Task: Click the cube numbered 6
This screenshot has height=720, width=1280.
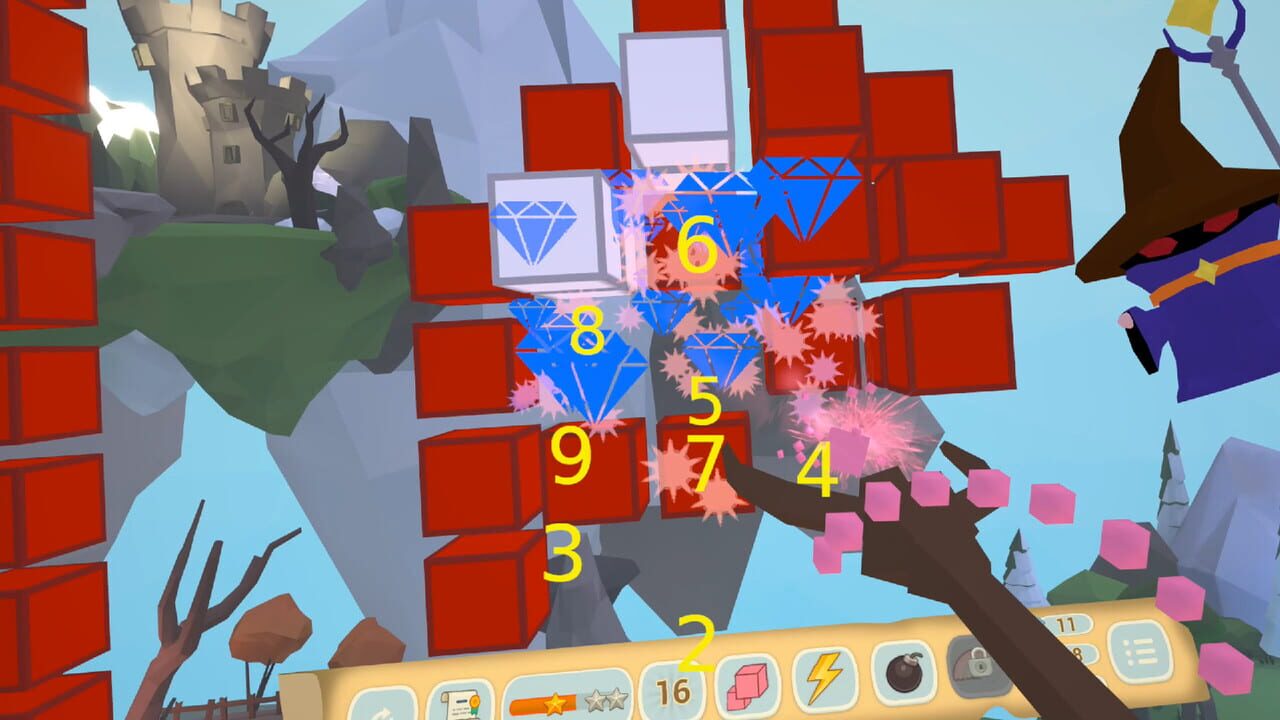Action: point(697,243)
